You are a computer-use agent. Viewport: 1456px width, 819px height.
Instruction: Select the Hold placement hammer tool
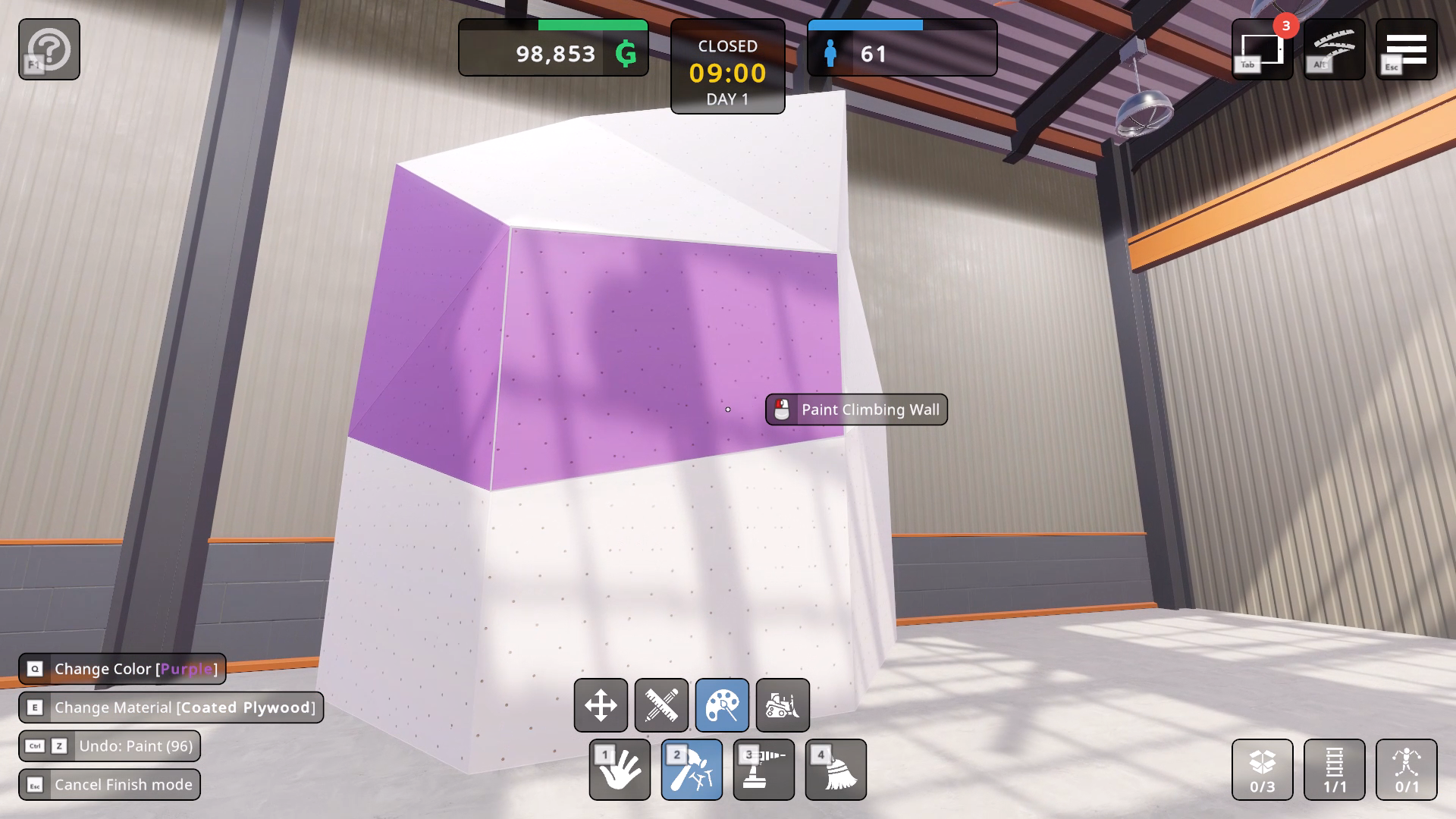click(x=691, y=770)
